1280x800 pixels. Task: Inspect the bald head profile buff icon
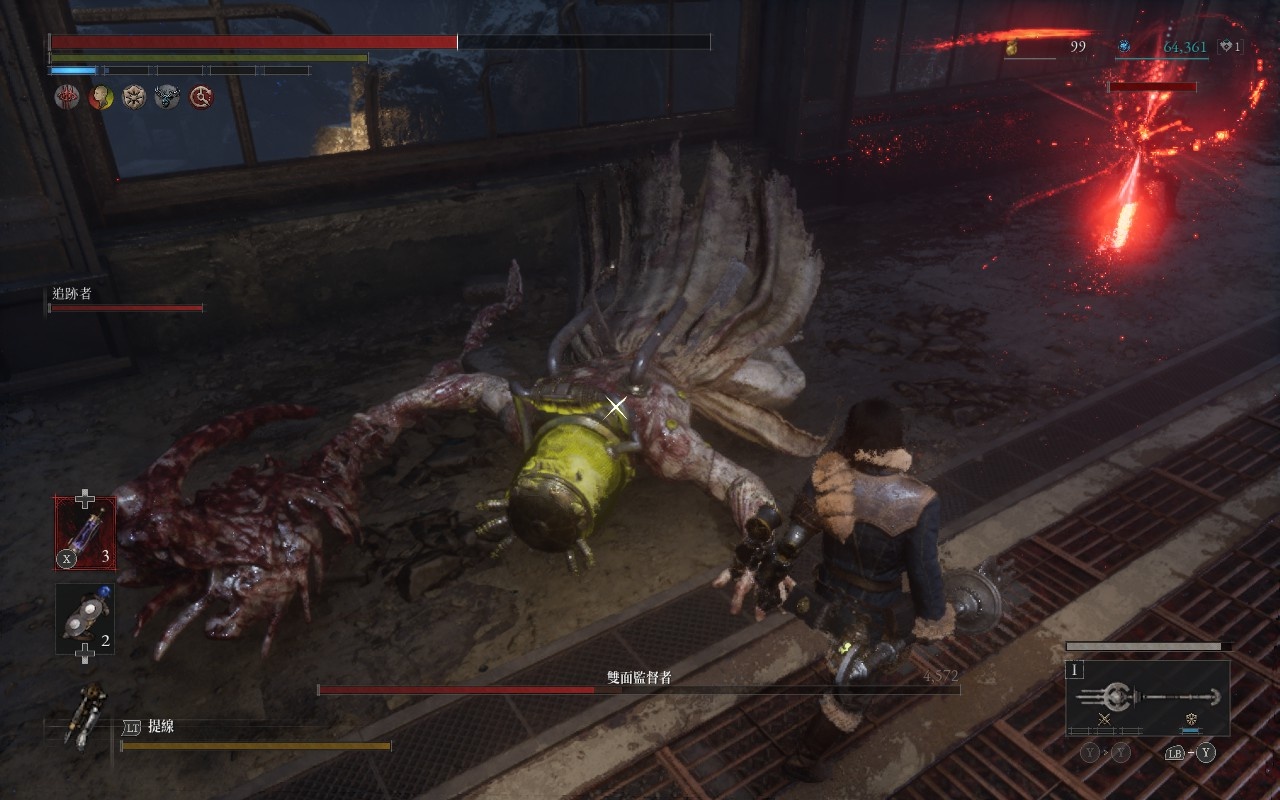100,97
